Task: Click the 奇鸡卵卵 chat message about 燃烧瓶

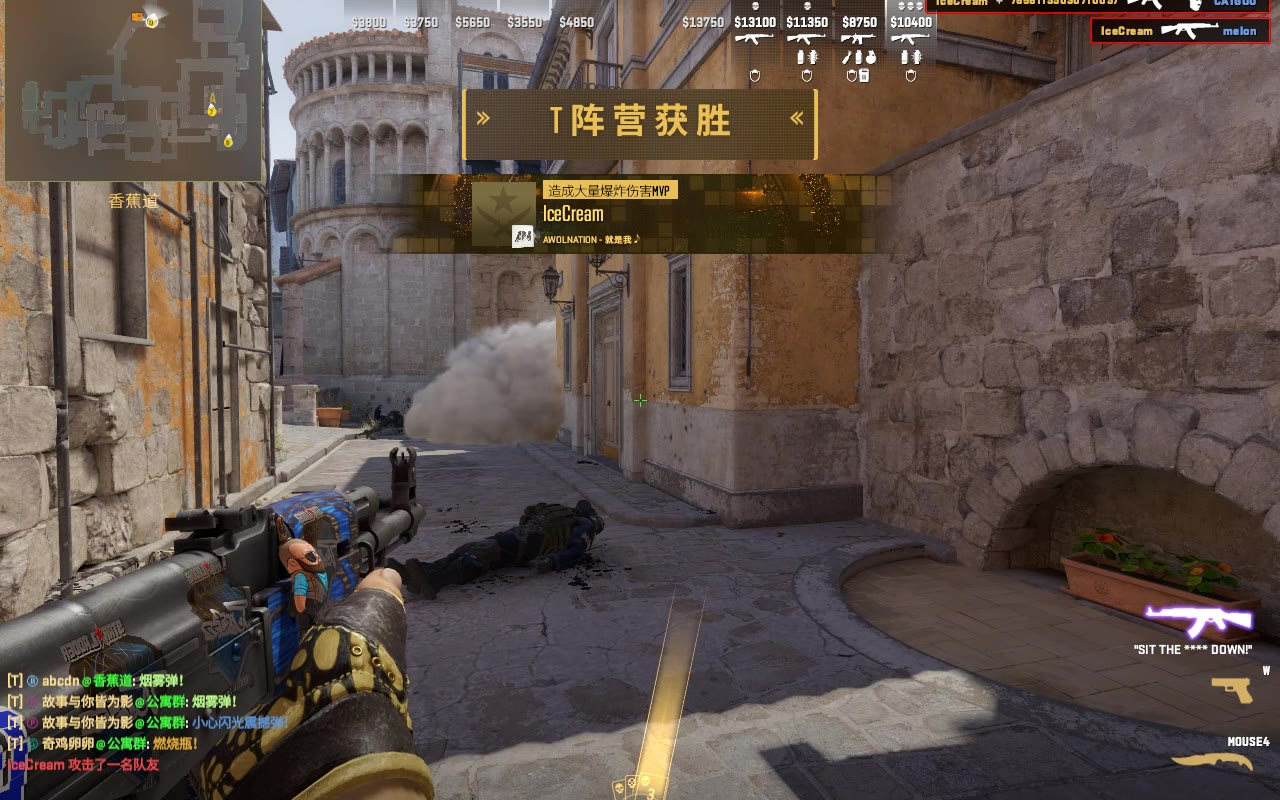Action: (x=105, y=744)
